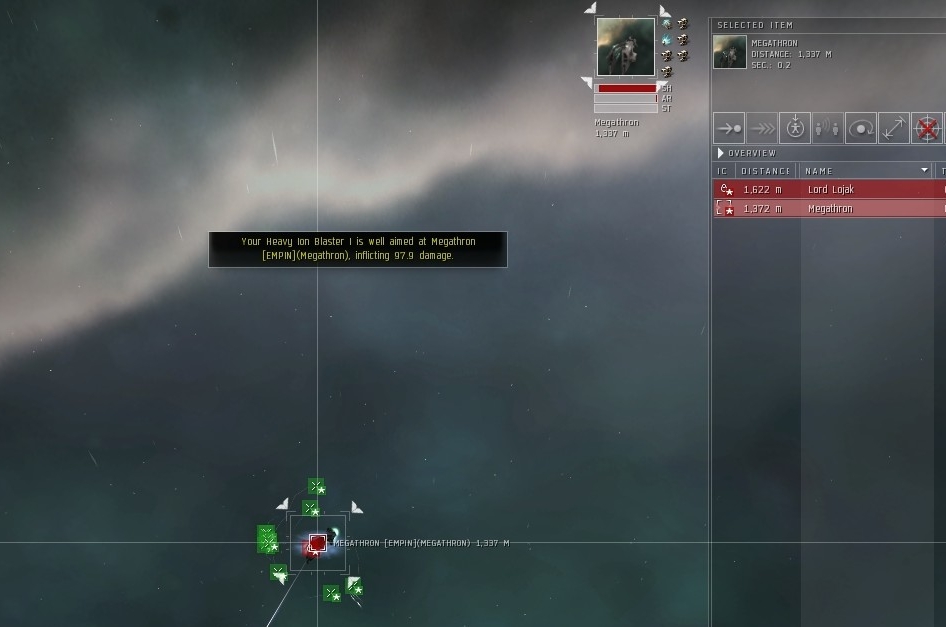The width and height of the screenshot is (946, 627).
Task: Open conversation with the talking figures button
Action: (x=828, y=128)
